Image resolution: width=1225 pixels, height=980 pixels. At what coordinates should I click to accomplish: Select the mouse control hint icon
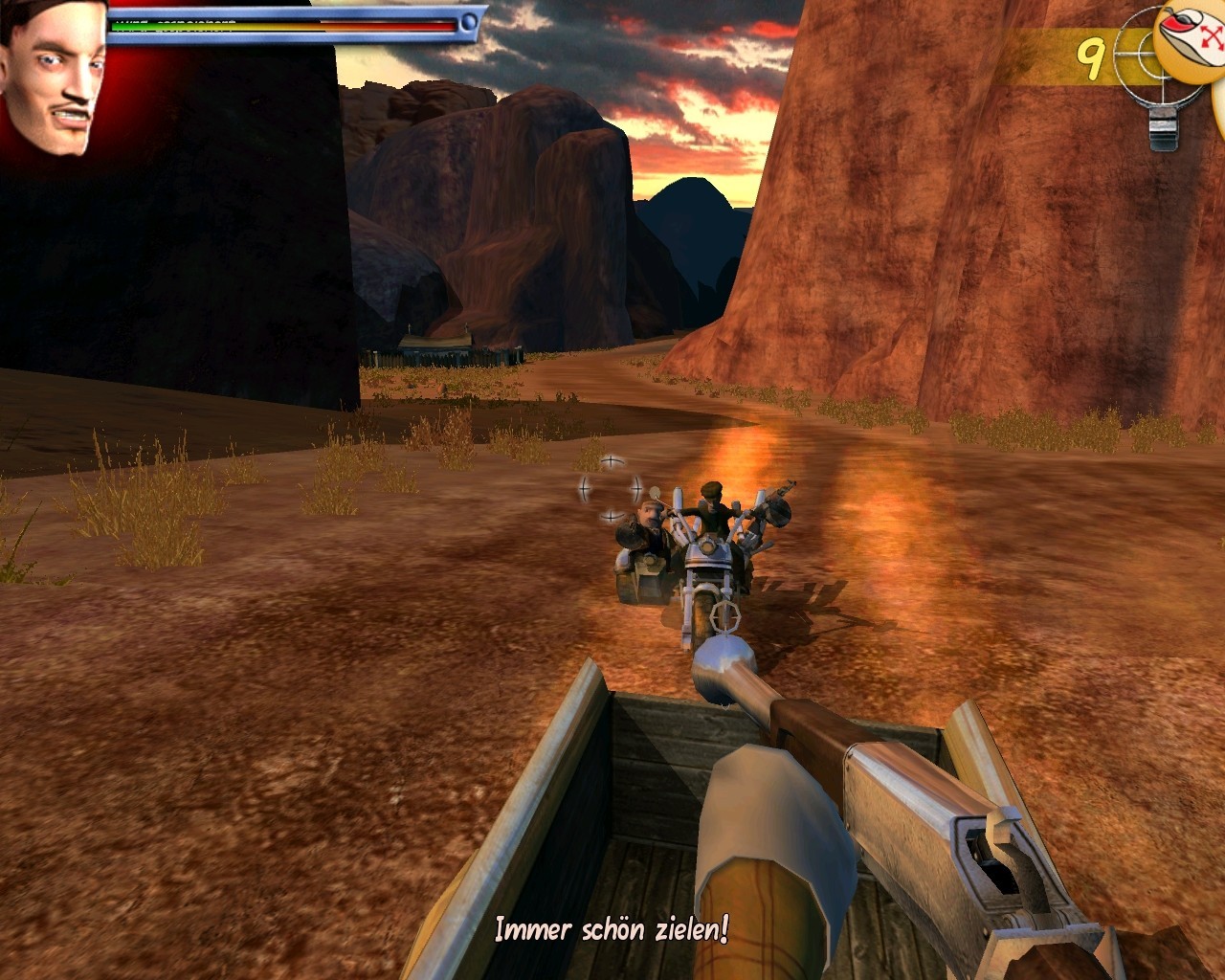(x=1192, y=38)
